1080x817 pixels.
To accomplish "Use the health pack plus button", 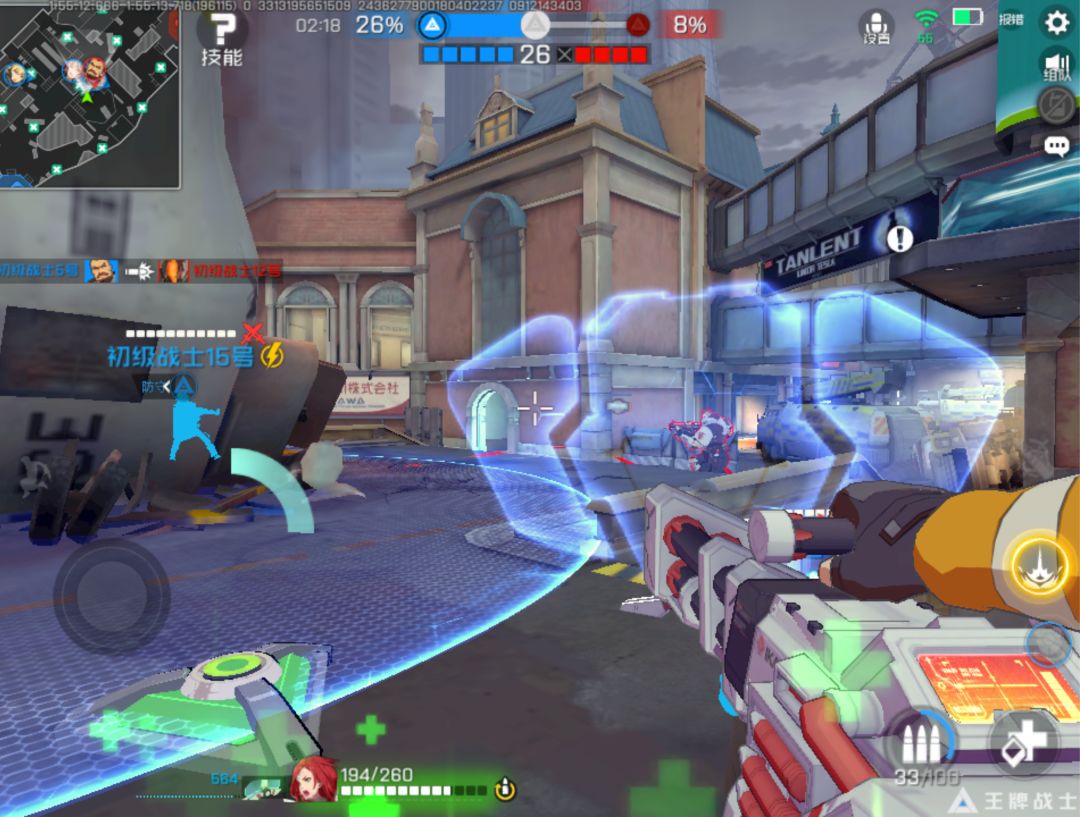I will click(x=1023, y=745).
